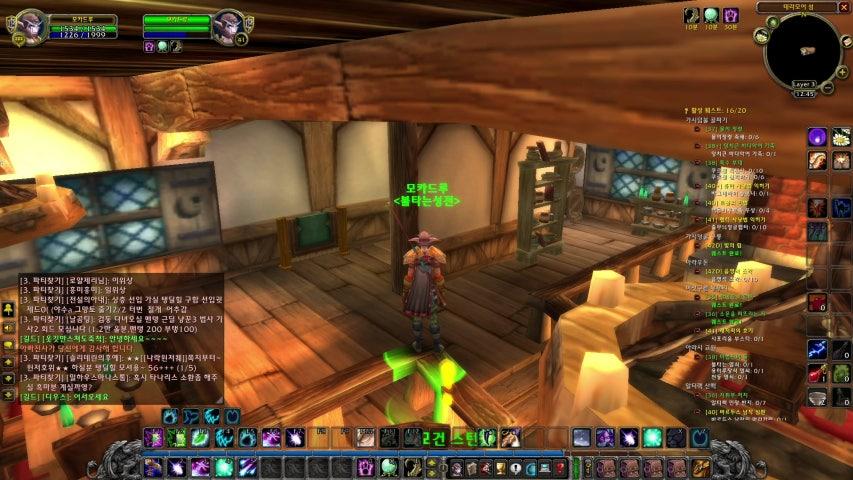Screen dimensions: 853x480
Task: Close the minimap zone title bar
Action: (846, 7)
